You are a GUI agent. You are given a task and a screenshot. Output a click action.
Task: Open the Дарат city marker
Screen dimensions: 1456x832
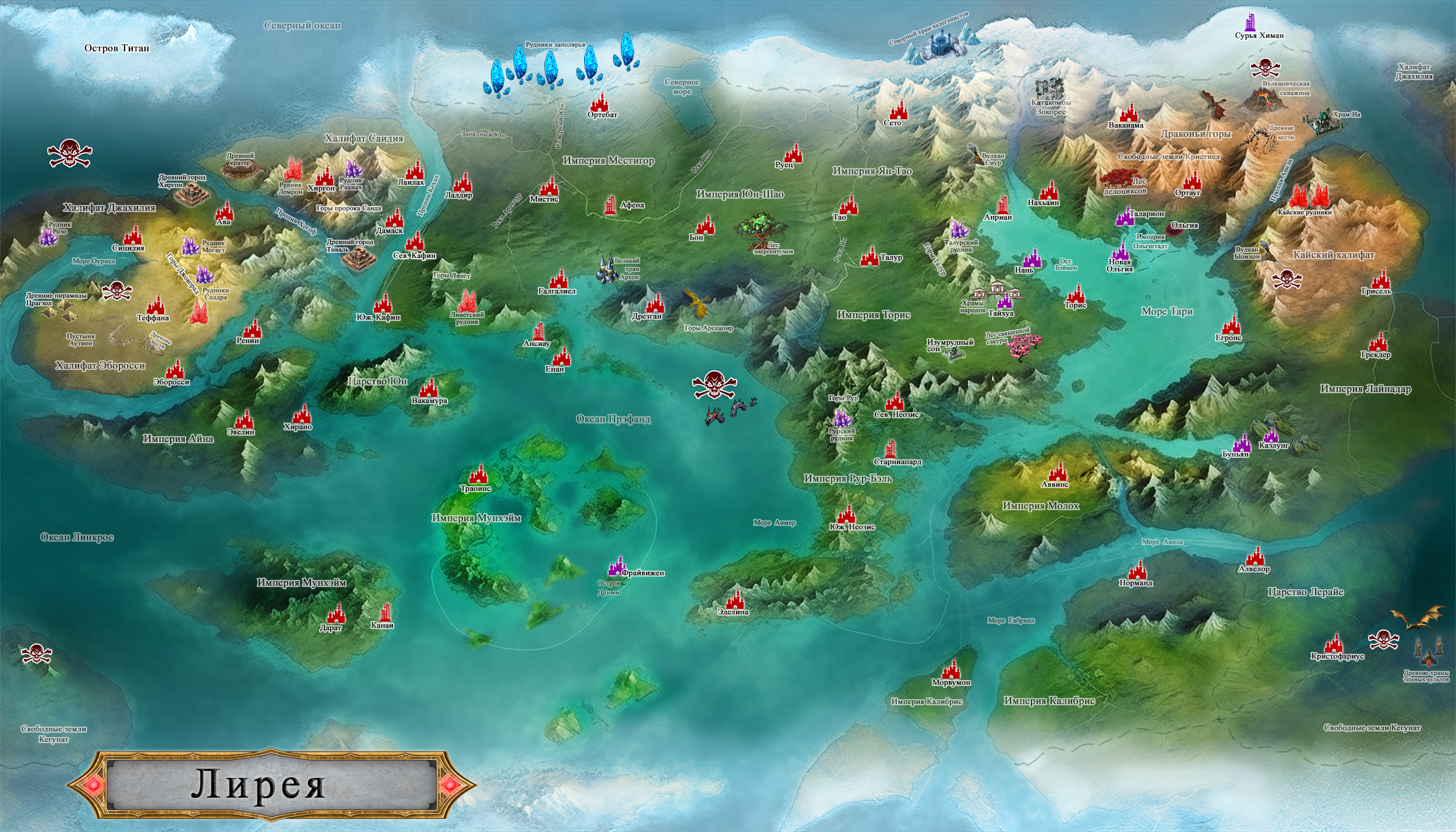335,614
